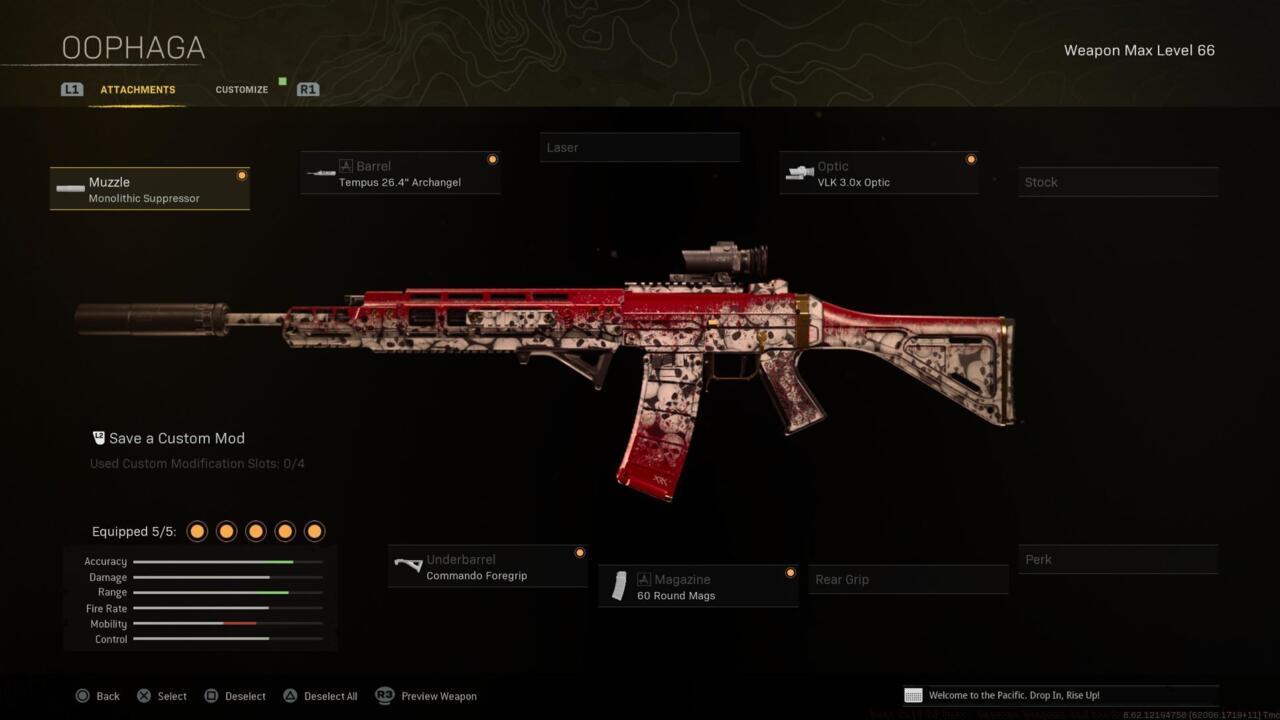1280x720 pixels.
Task: Open the empty Rear Grip slot
Action: tap(908, 579)
